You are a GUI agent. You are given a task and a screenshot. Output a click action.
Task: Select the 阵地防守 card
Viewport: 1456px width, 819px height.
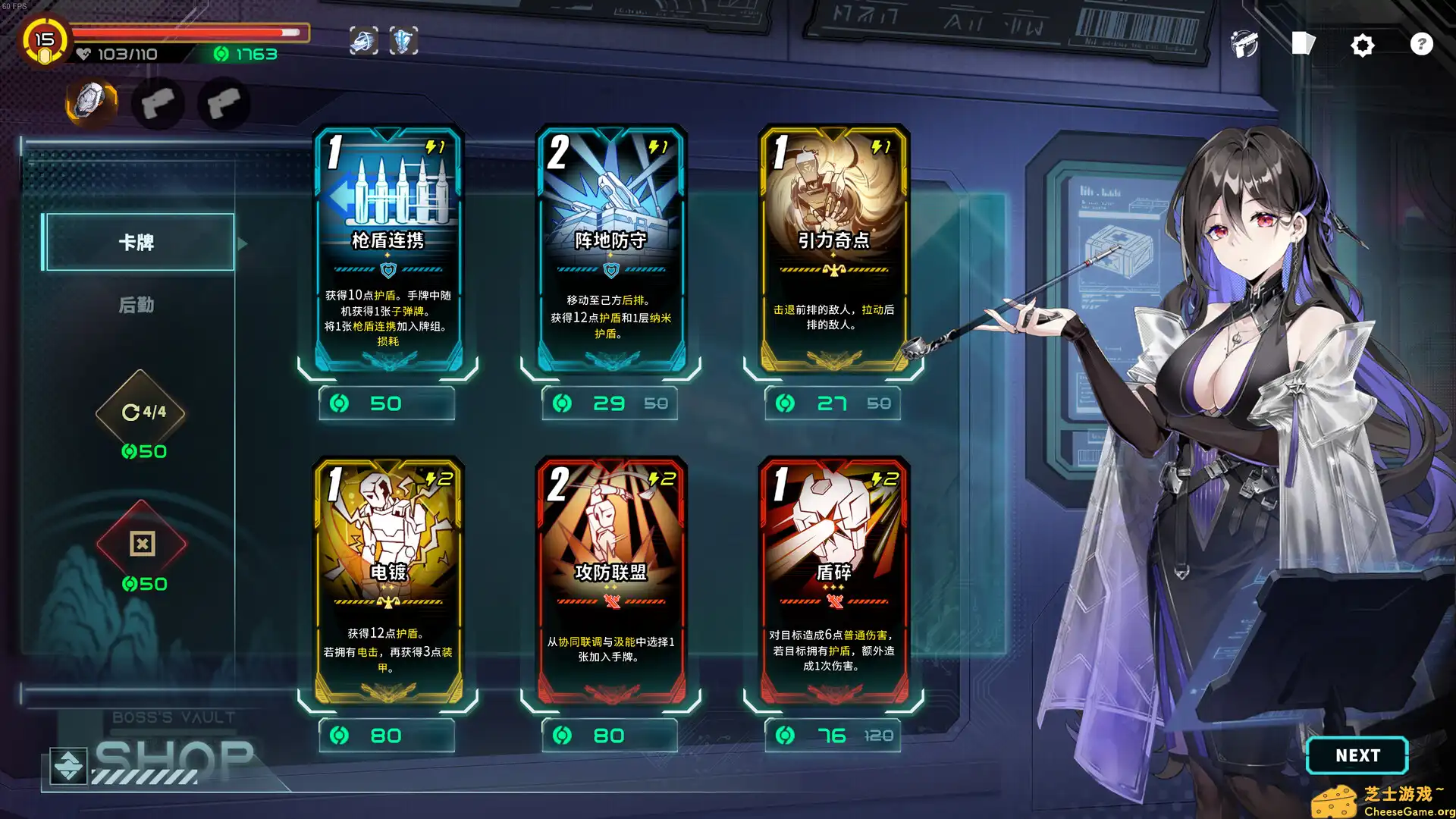[x=610, y=250]
